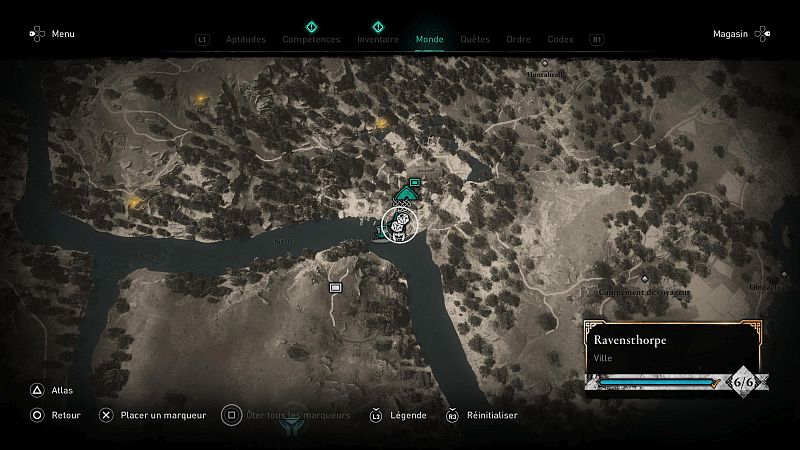Open the Ordre tab
Screen dimensions: 800x450
click(518, 40)
